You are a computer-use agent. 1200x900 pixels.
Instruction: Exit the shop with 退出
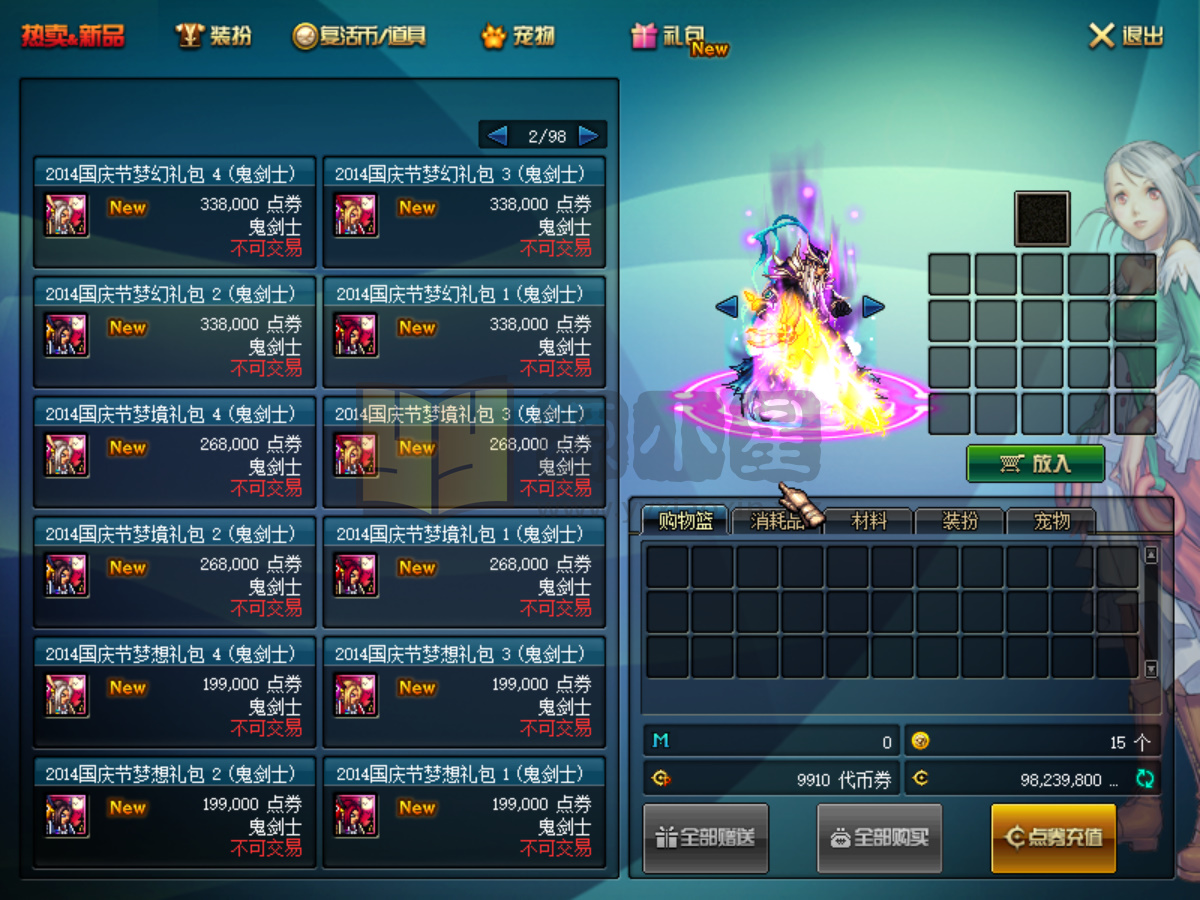click(x=1127, y=37)
